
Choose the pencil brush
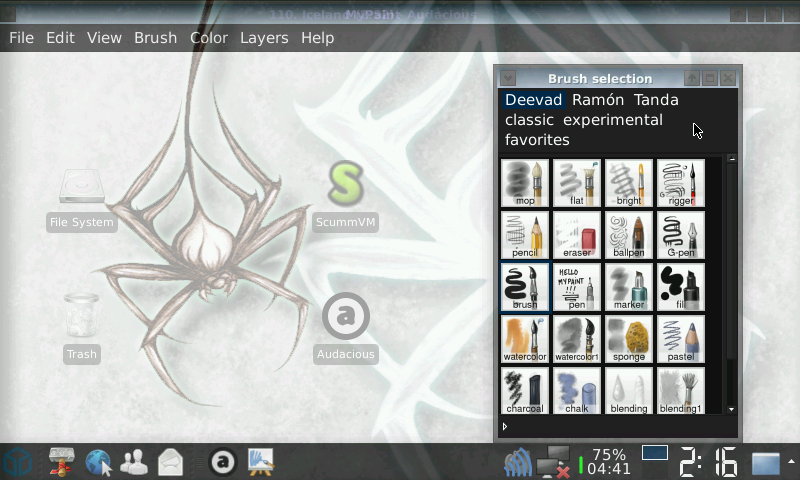pyautogui.click(x=524, y=235)
